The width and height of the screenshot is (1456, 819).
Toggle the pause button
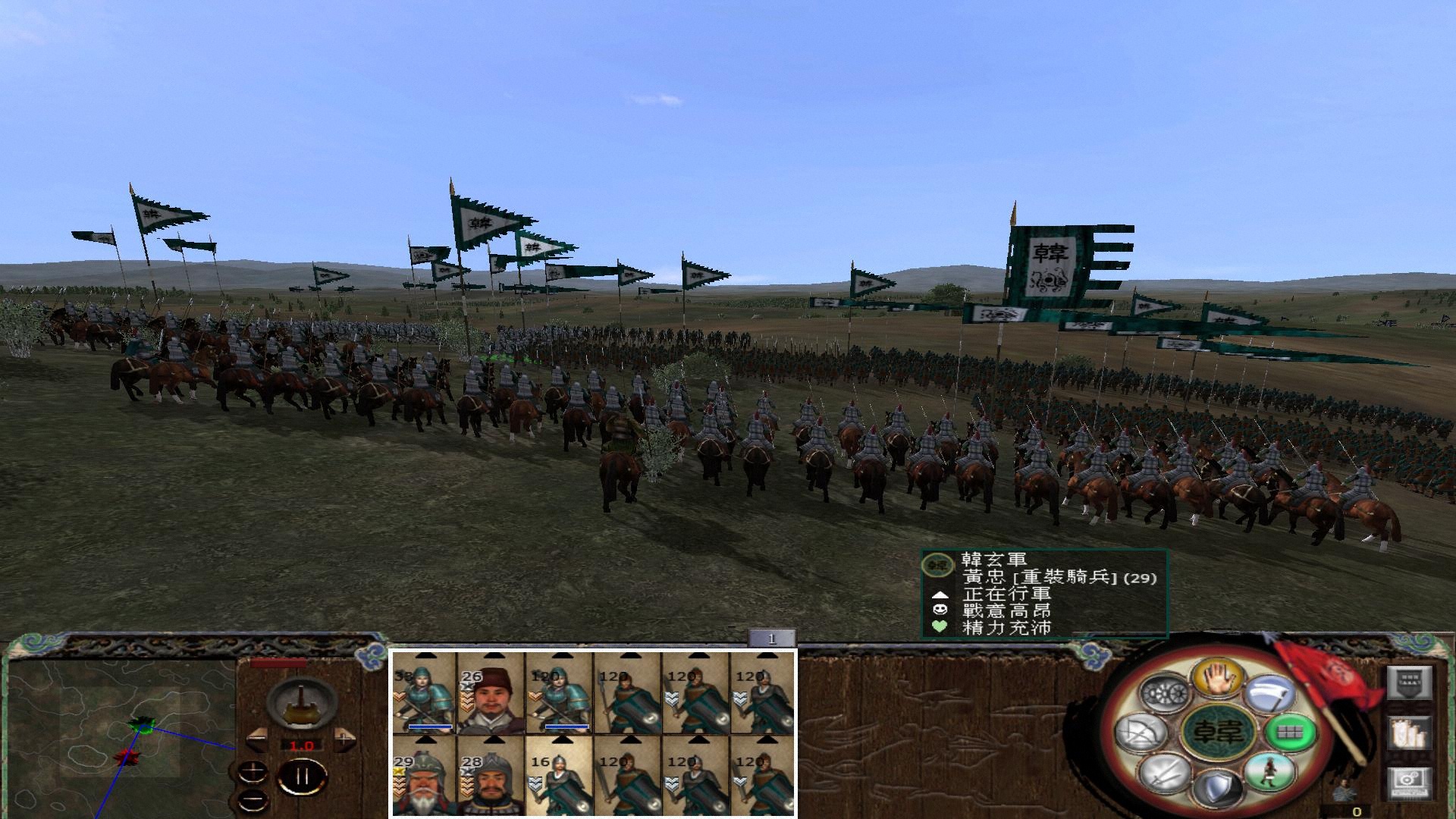[x=302, y=776]
